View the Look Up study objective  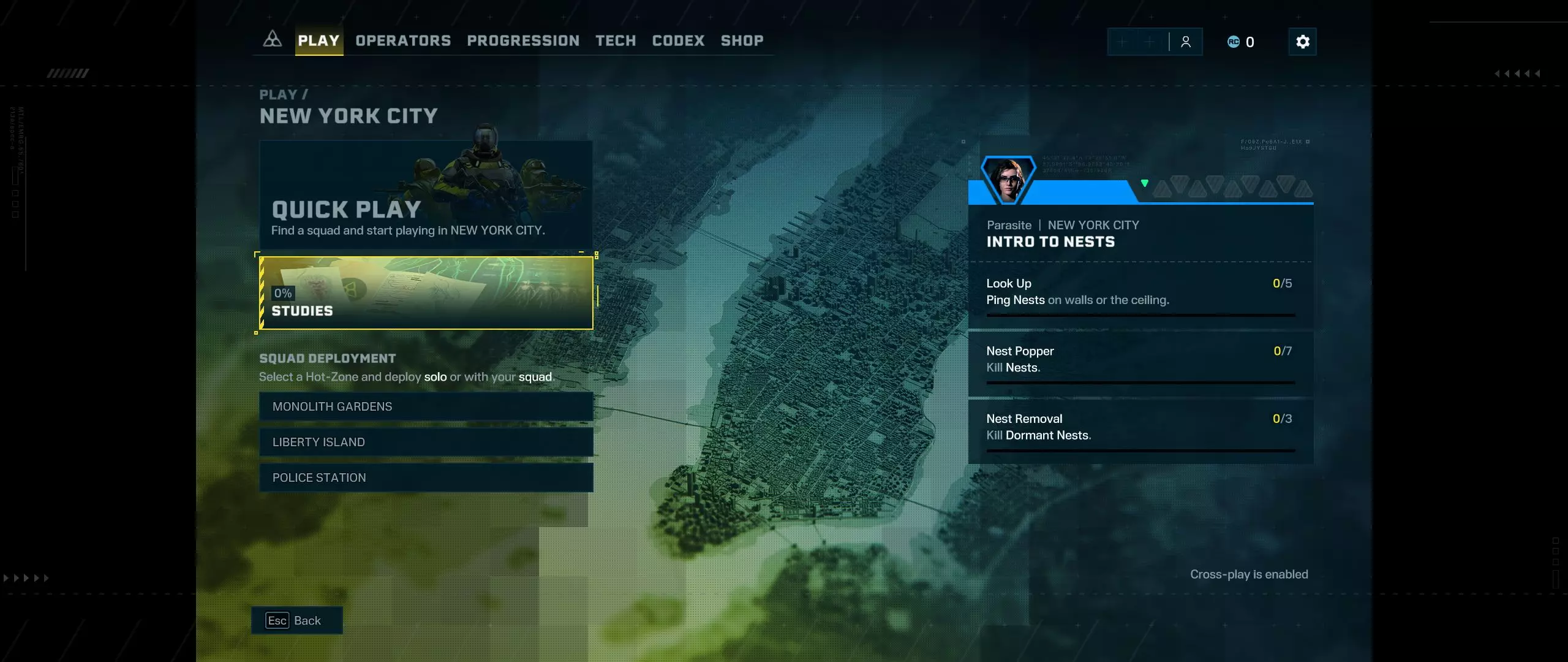[1140, 292]
